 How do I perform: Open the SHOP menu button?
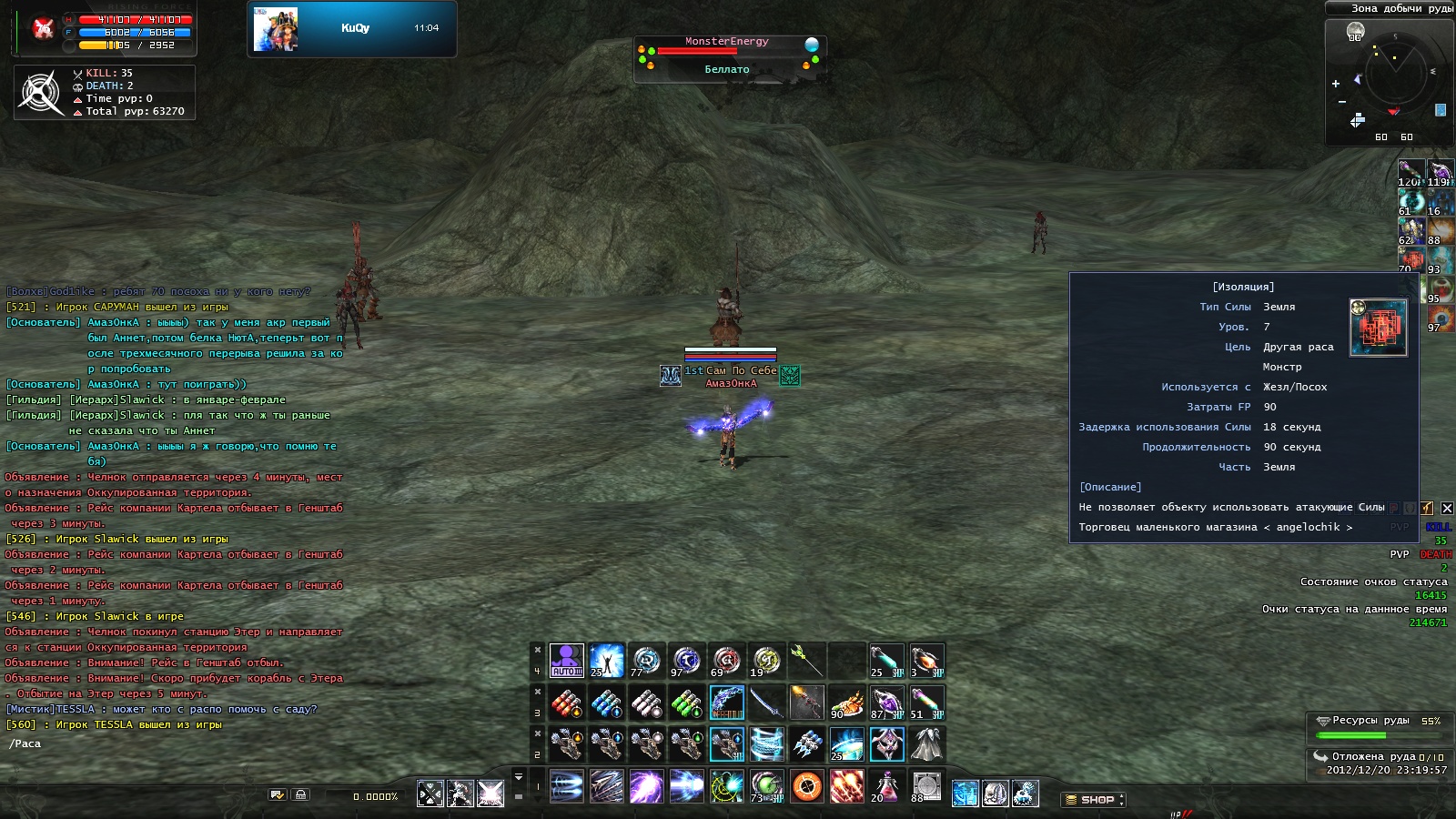tap(1095, 800)
